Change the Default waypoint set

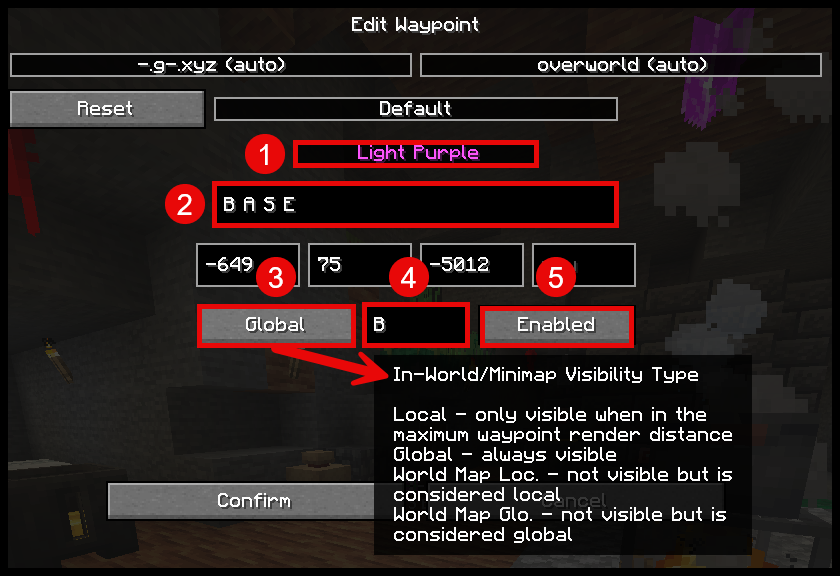[x=415, y=108]
